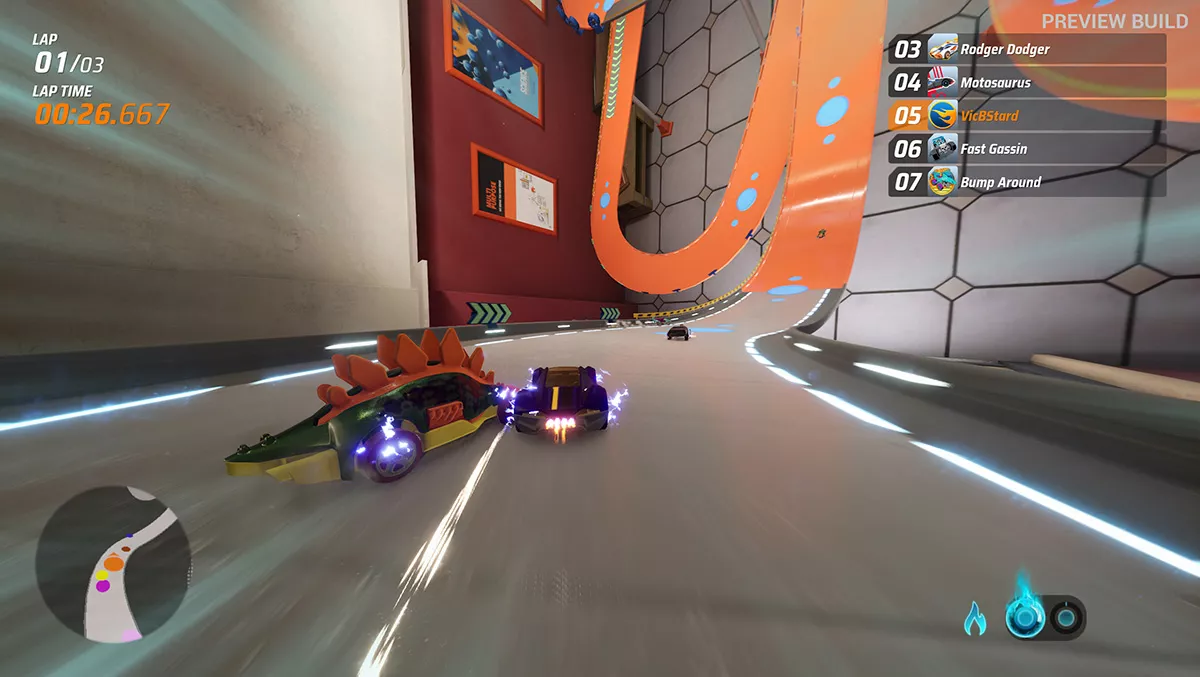The width and height of the screenshot is (1200, 677).
Task: Click the Motosaurus racer entry
Action: [x=1027, y=82]
